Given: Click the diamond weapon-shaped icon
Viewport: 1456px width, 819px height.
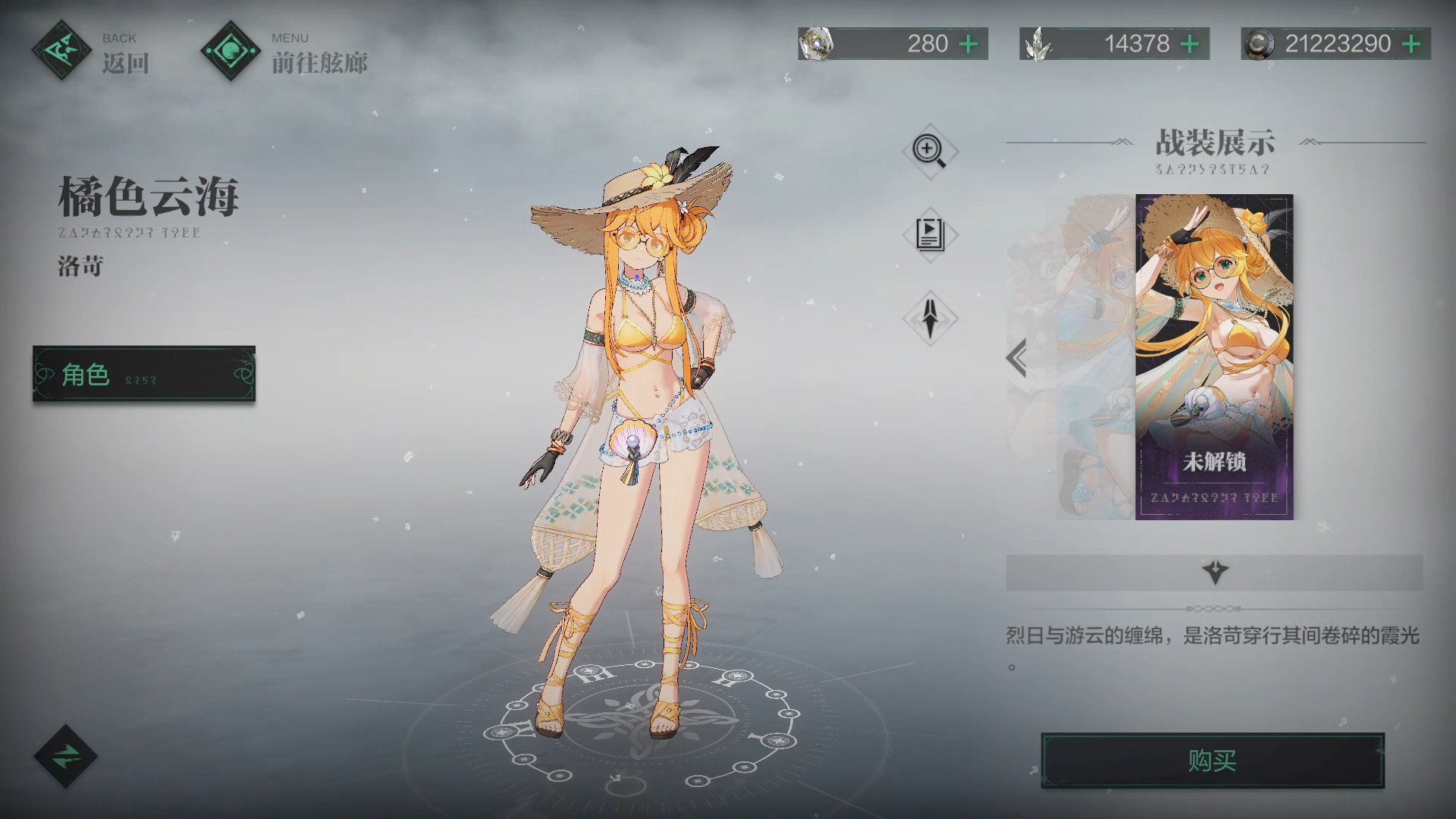Looking at the screenshot, I should (930, 318).
